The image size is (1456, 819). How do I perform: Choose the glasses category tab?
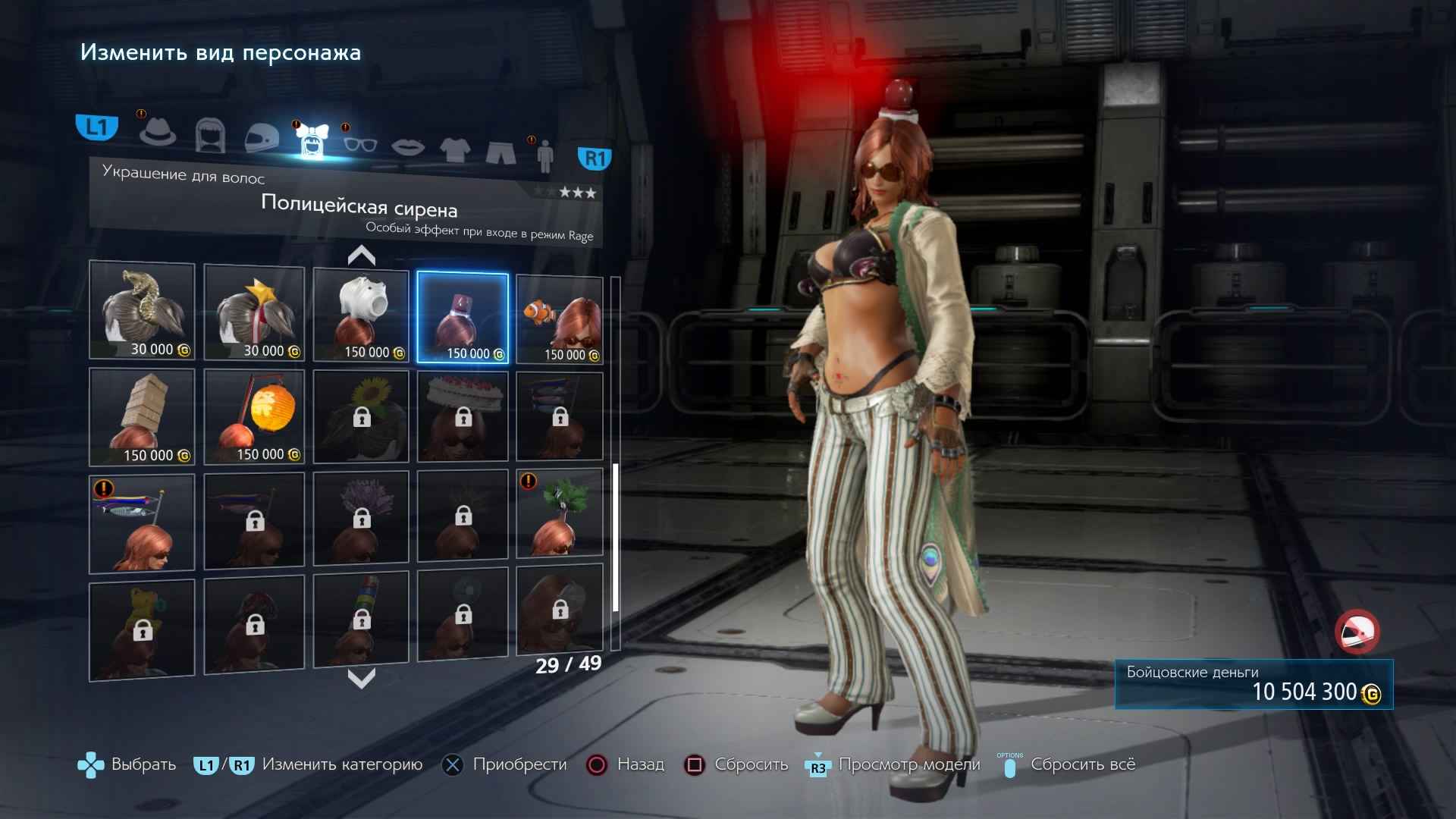click(x=359, y=144)
